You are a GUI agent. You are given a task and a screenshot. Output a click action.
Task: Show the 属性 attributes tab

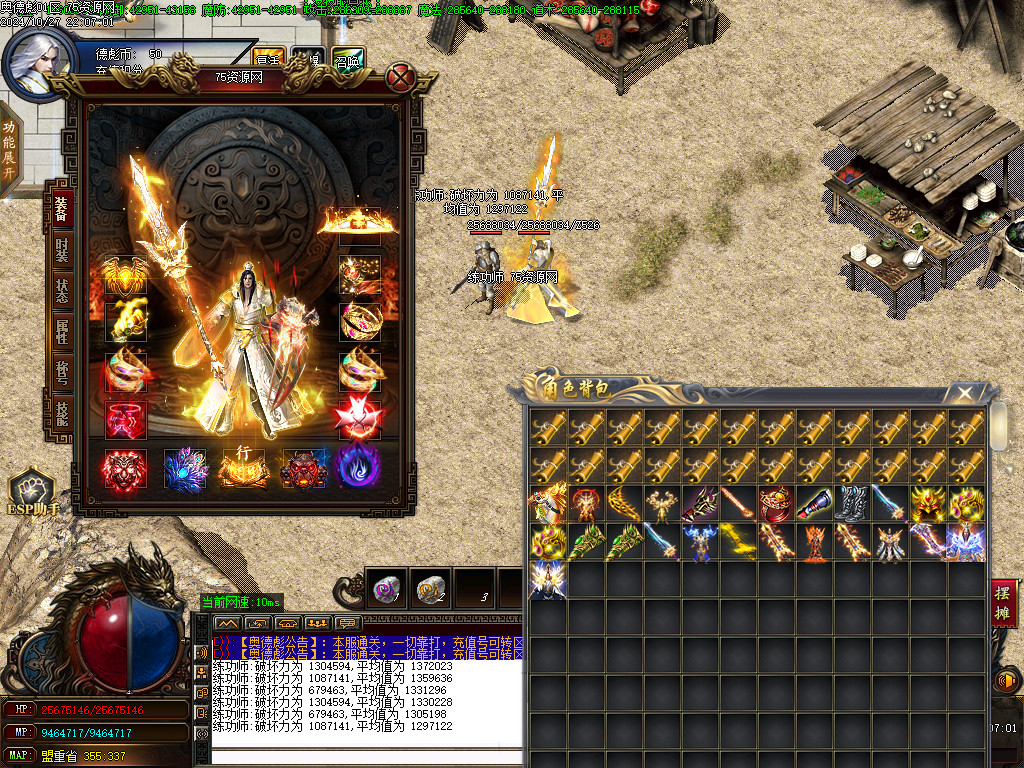(x=61, y=332)
